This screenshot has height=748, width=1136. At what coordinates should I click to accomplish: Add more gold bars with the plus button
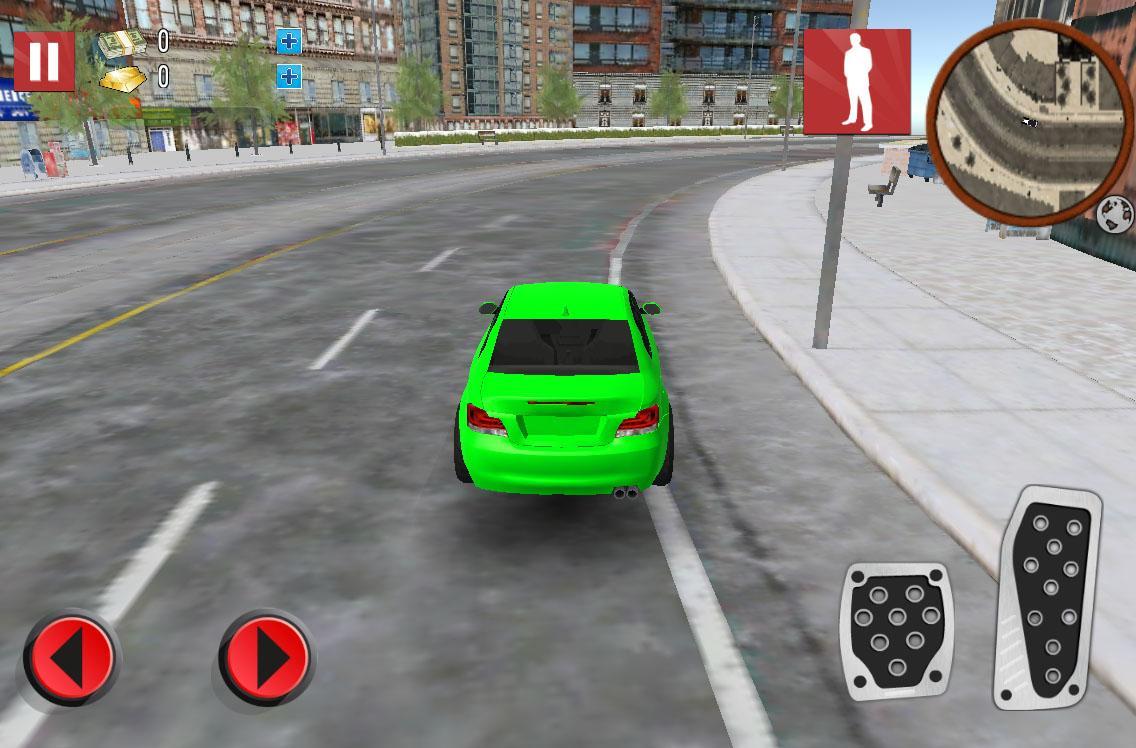289,76
